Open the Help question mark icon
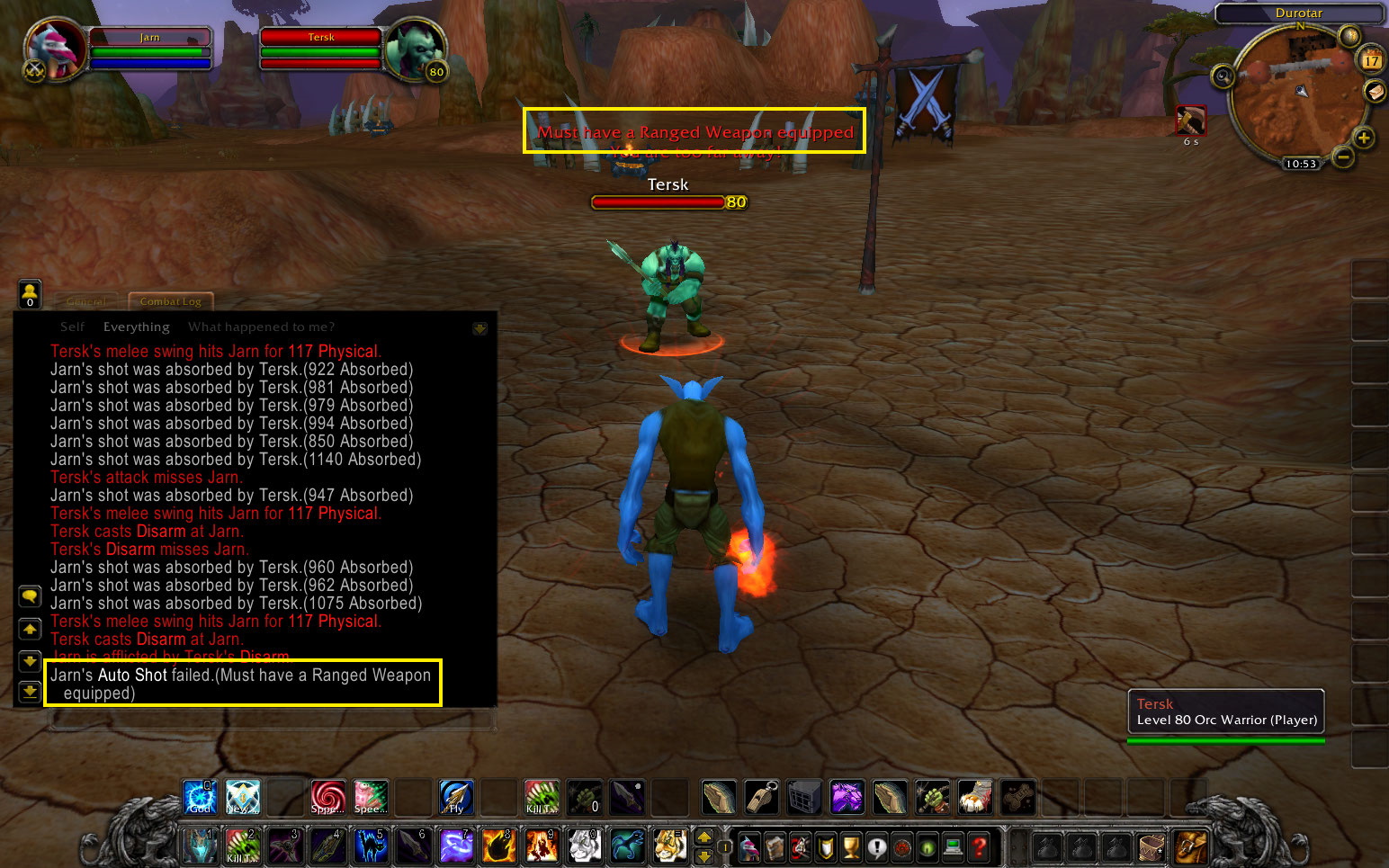The height and width of the screenshot is (868, 1389). coord(980,846)
